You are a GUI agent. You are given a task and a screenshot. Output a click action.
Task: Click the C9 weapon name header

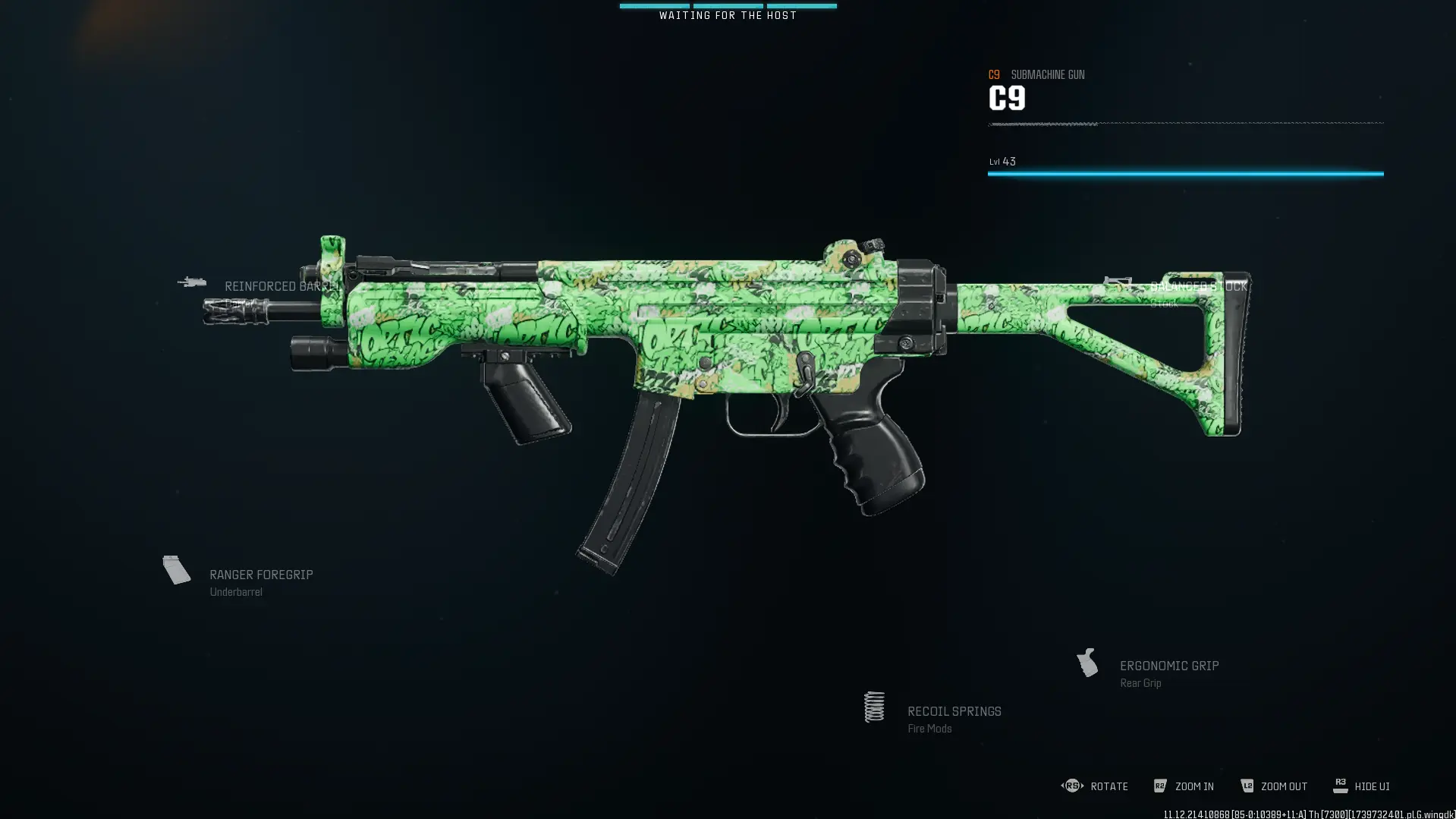pyautogui.click(x=1007, y=98)
